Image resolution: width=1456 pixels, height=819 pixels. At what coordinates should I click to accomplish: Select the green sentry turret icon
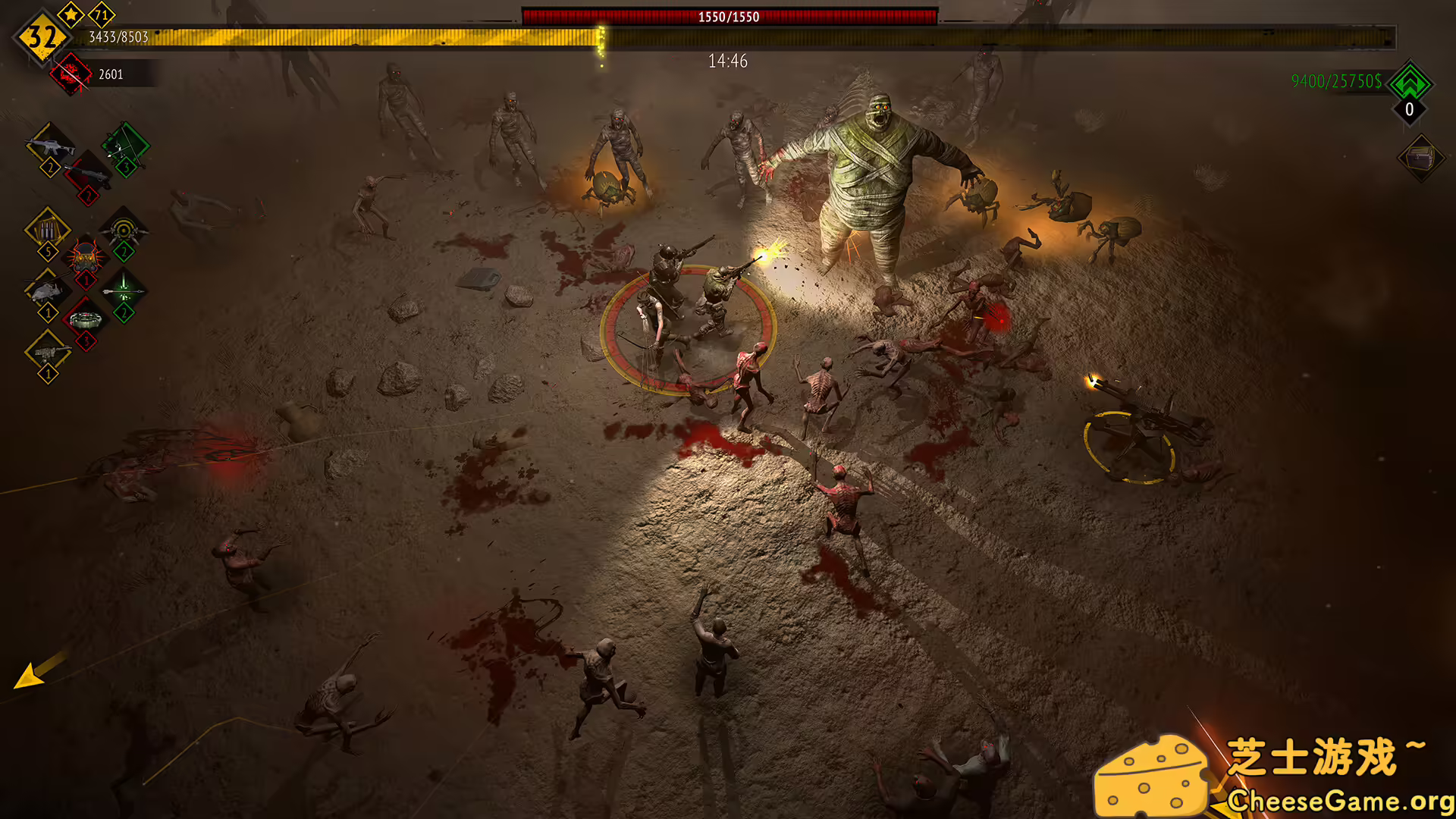122,231
